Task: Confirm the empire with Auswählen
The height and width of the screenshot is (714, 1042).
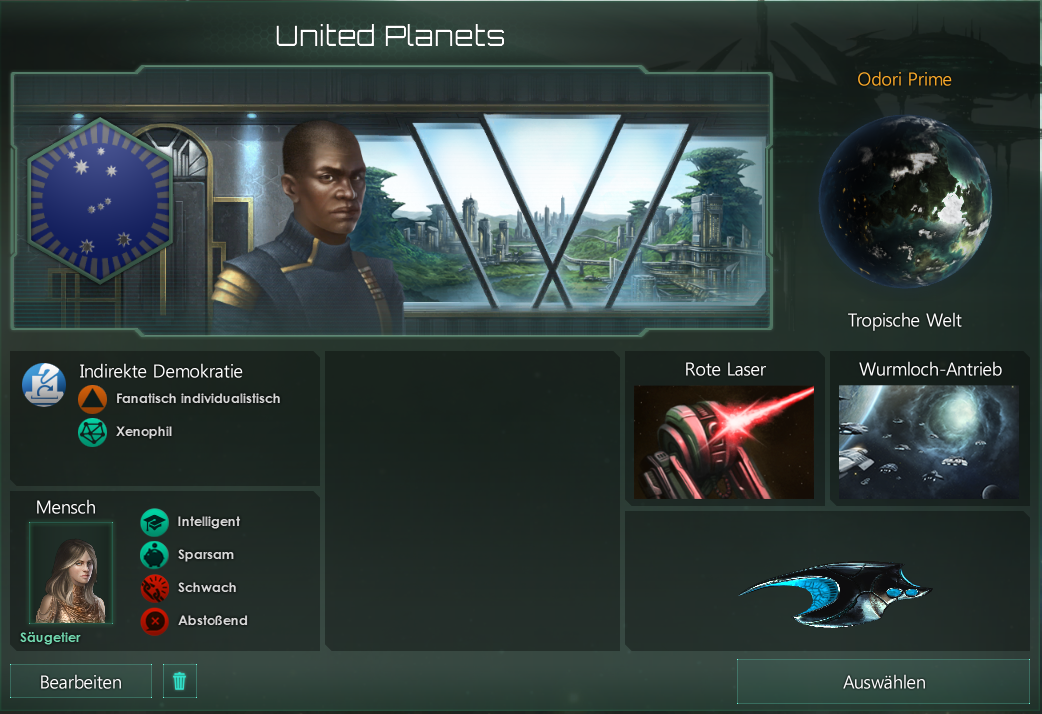Action: (x=883, y=682)
